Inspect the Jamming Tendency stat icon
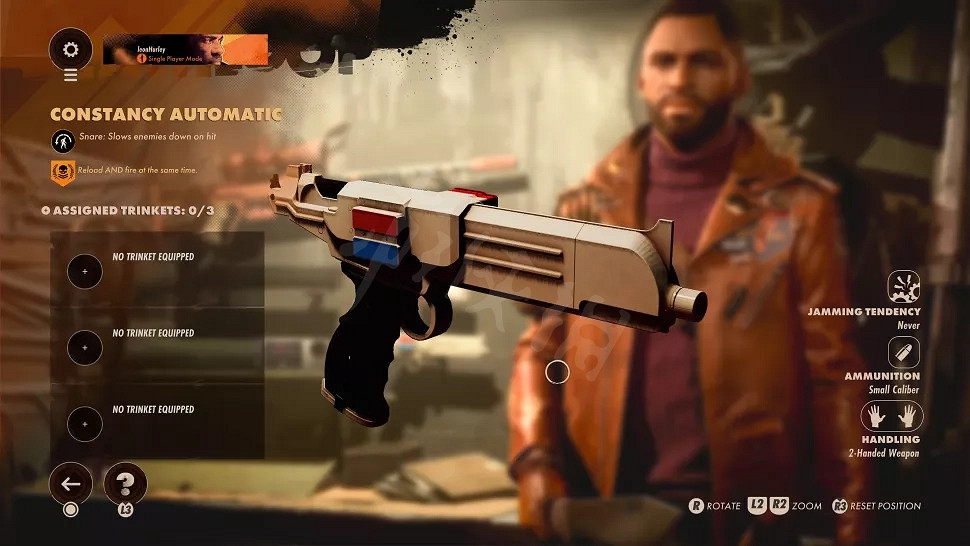The height and width of the screenshot is (546, 970). tap(903, 287)
